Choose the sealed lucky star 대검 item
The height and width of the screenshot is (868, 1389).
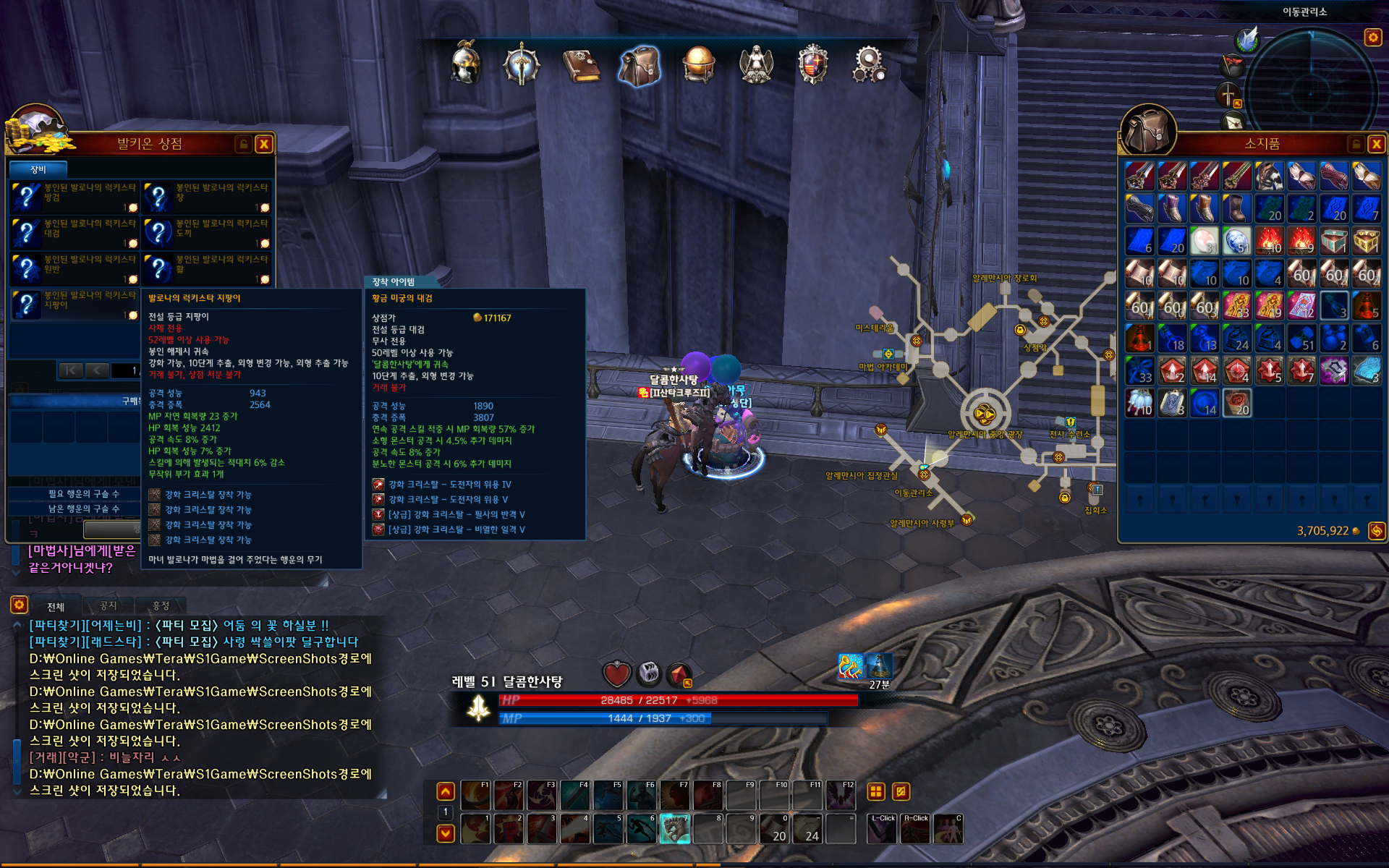pyautogui.click(x=75, y=232)
